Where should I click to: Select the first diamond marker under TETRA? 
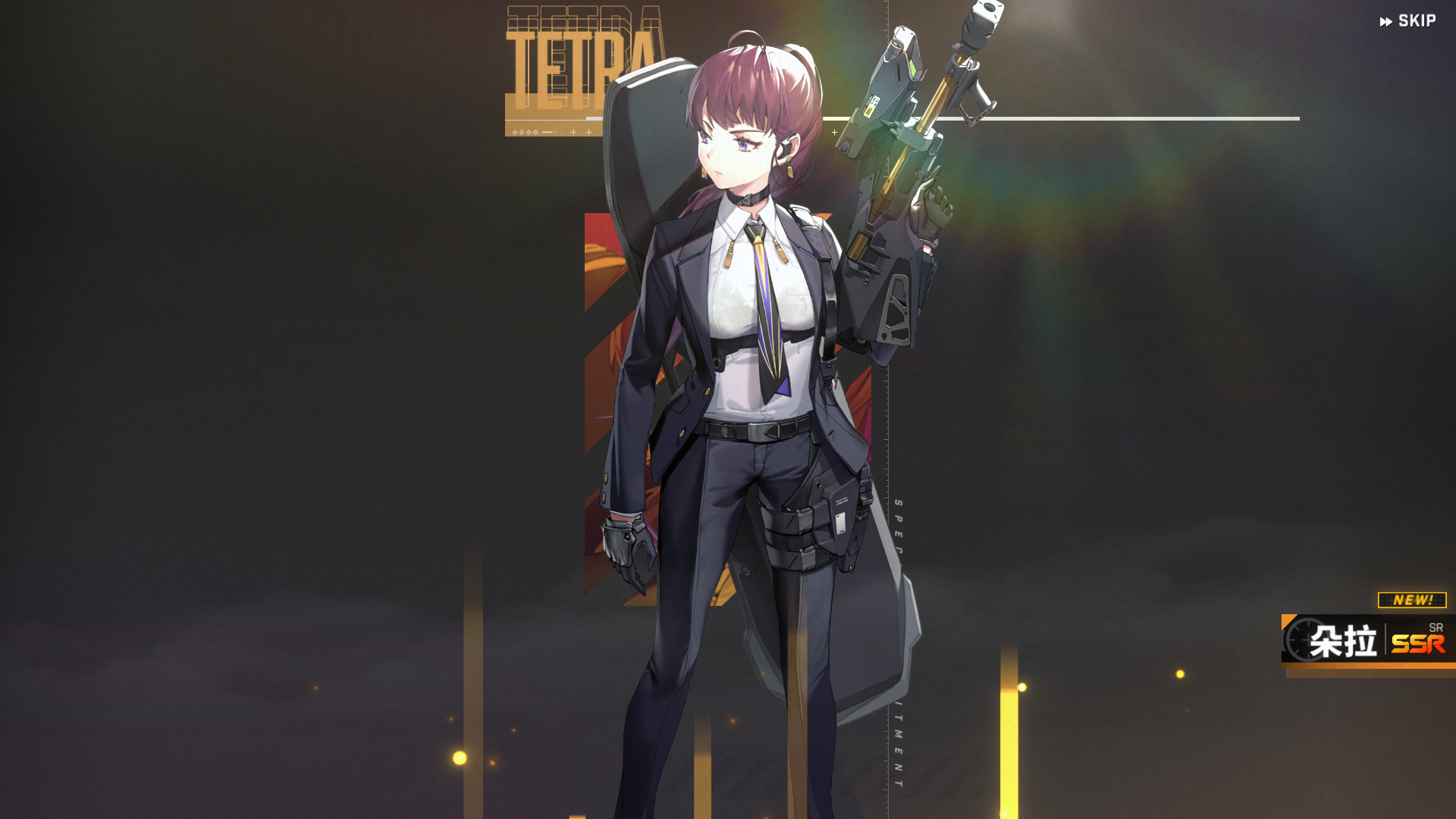[x=514, y=131]
